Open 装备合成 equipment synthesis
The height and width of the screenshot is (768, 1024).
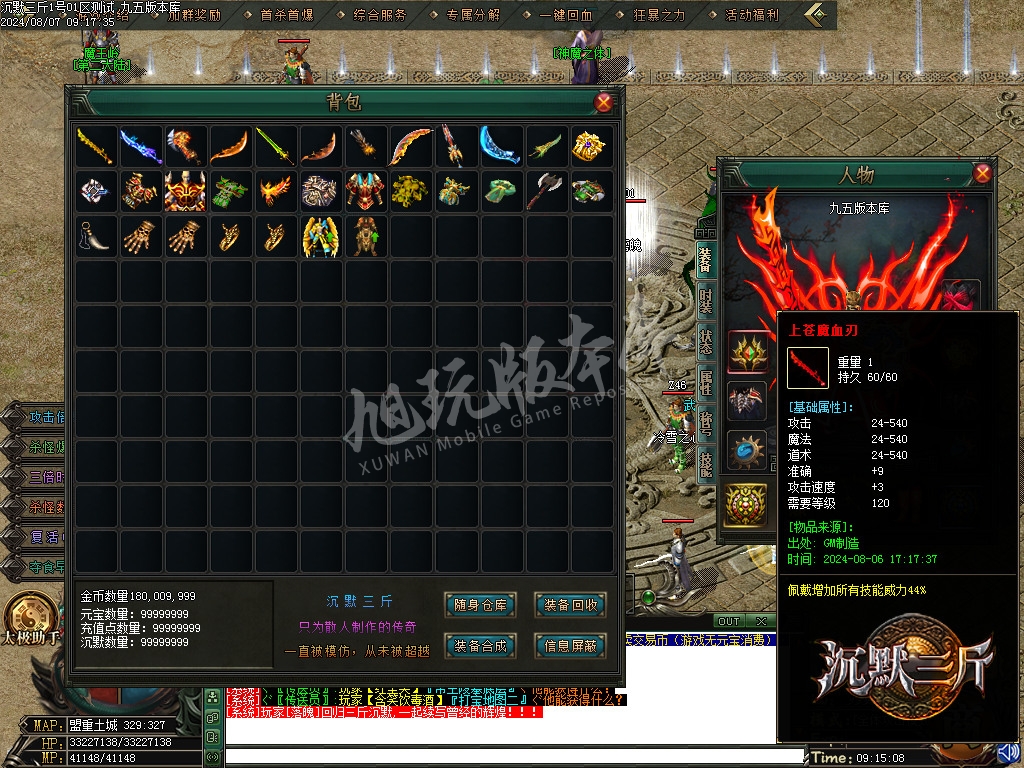481,646
